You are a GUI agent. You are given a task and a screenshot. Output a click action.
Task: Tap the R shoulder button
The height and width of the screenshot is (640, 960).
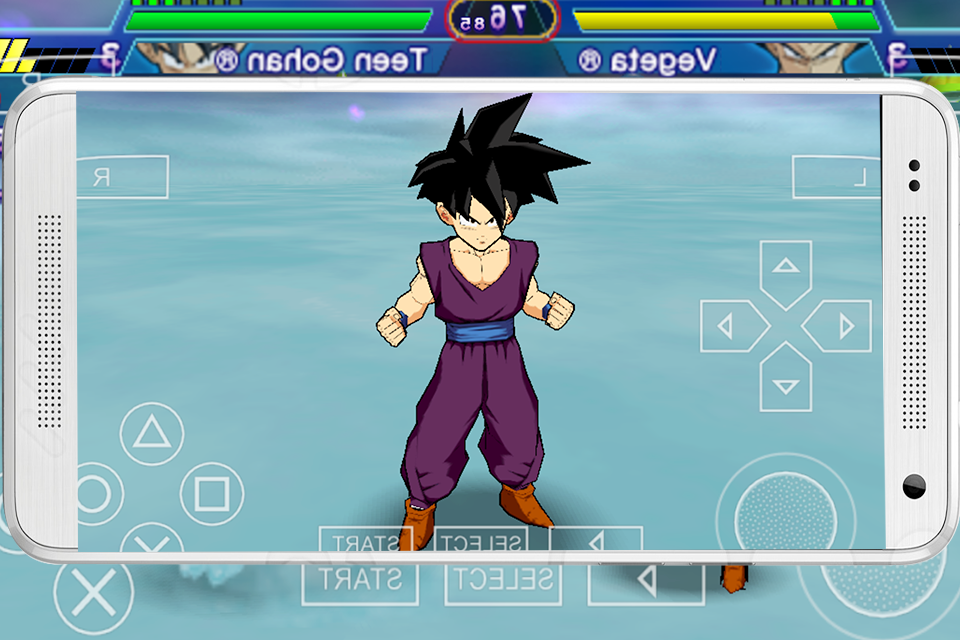(122, 177)
